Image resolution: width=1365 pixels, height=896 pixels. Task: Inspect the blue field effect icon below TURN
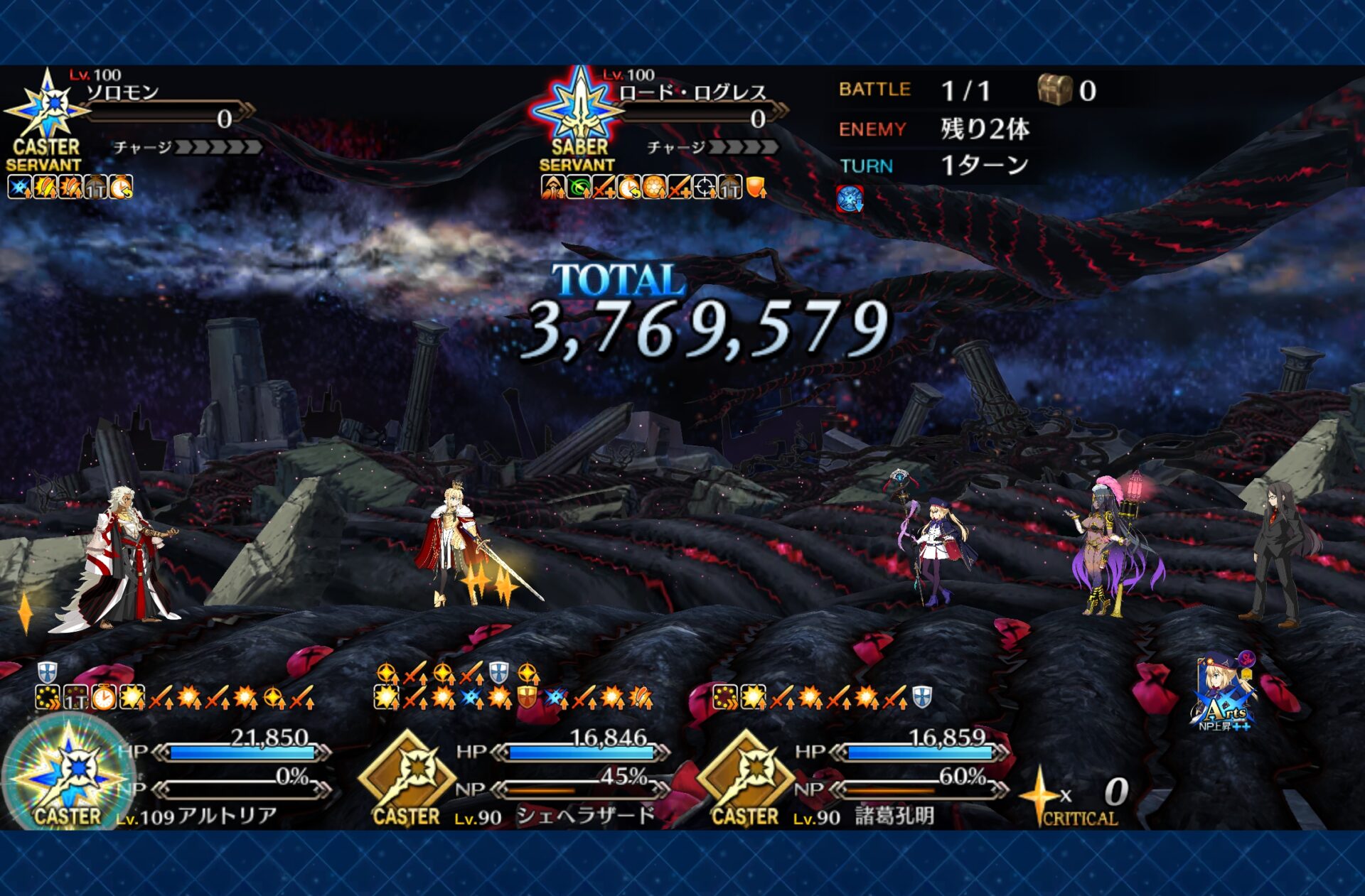point(850,199)
